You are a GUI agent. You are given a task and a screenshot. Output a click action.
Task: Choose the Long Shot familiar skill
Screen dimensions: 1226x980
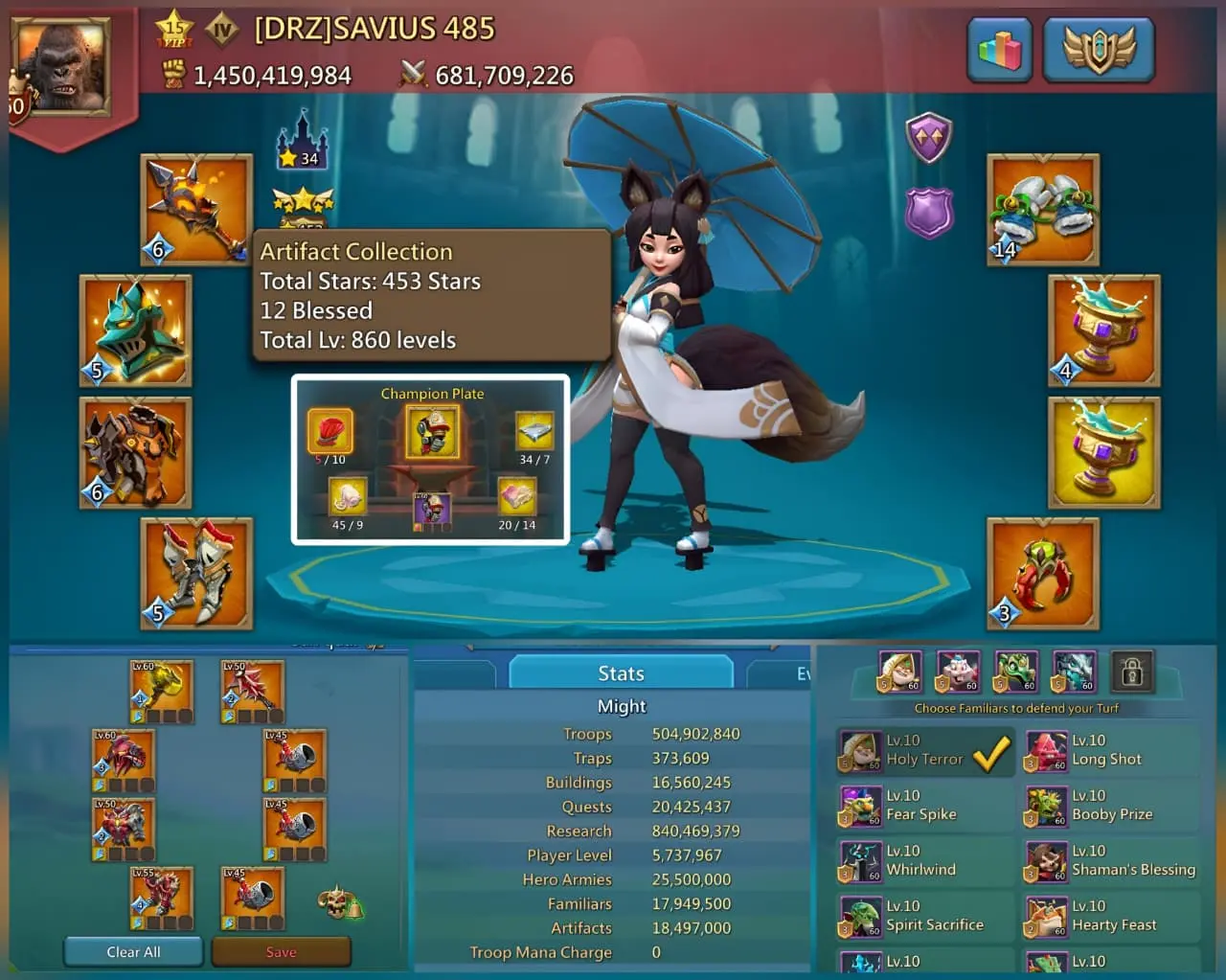(1110, 751)
